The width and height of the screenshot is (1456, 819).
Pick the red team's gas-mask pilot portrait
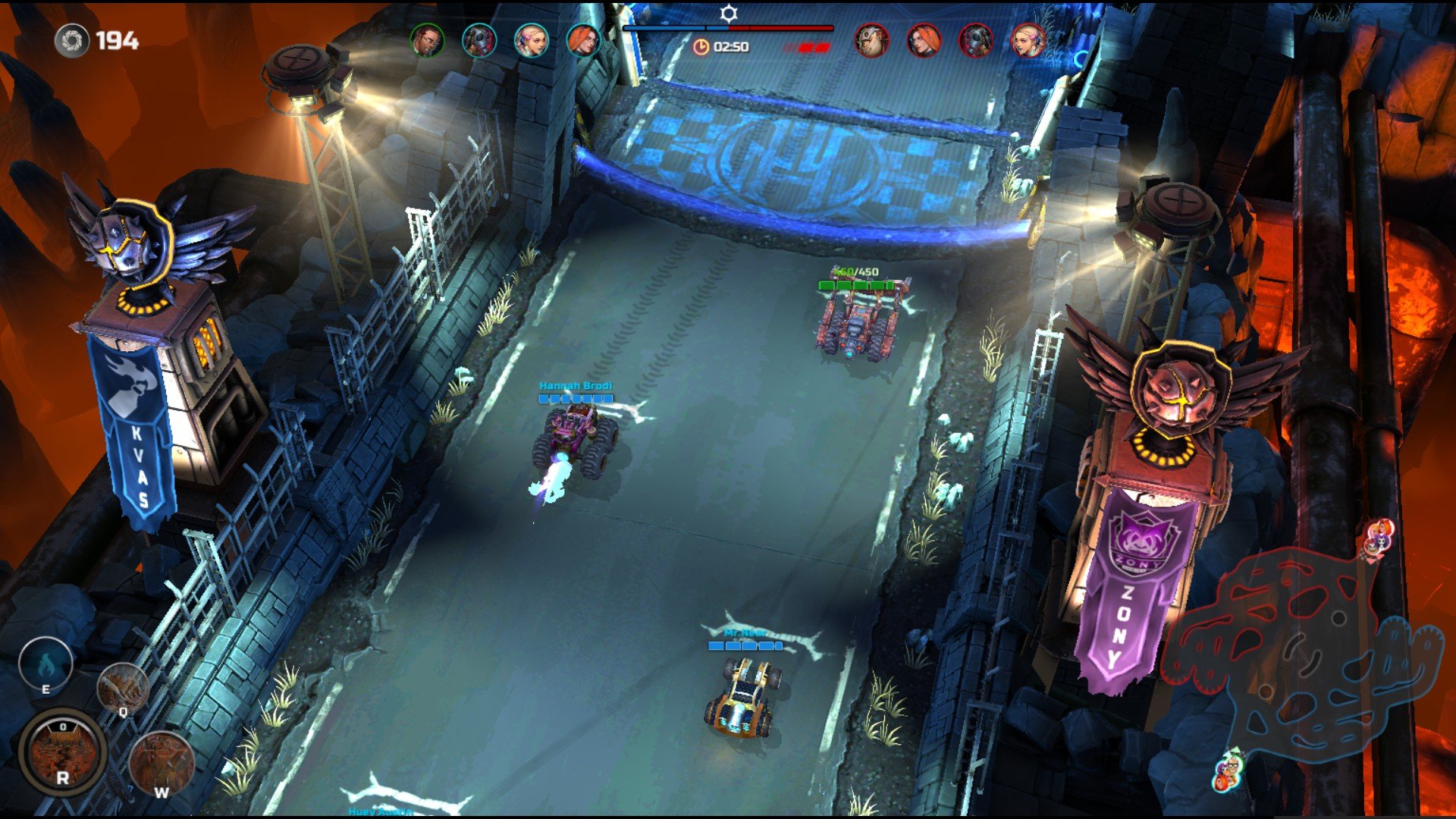pos(975,40)
